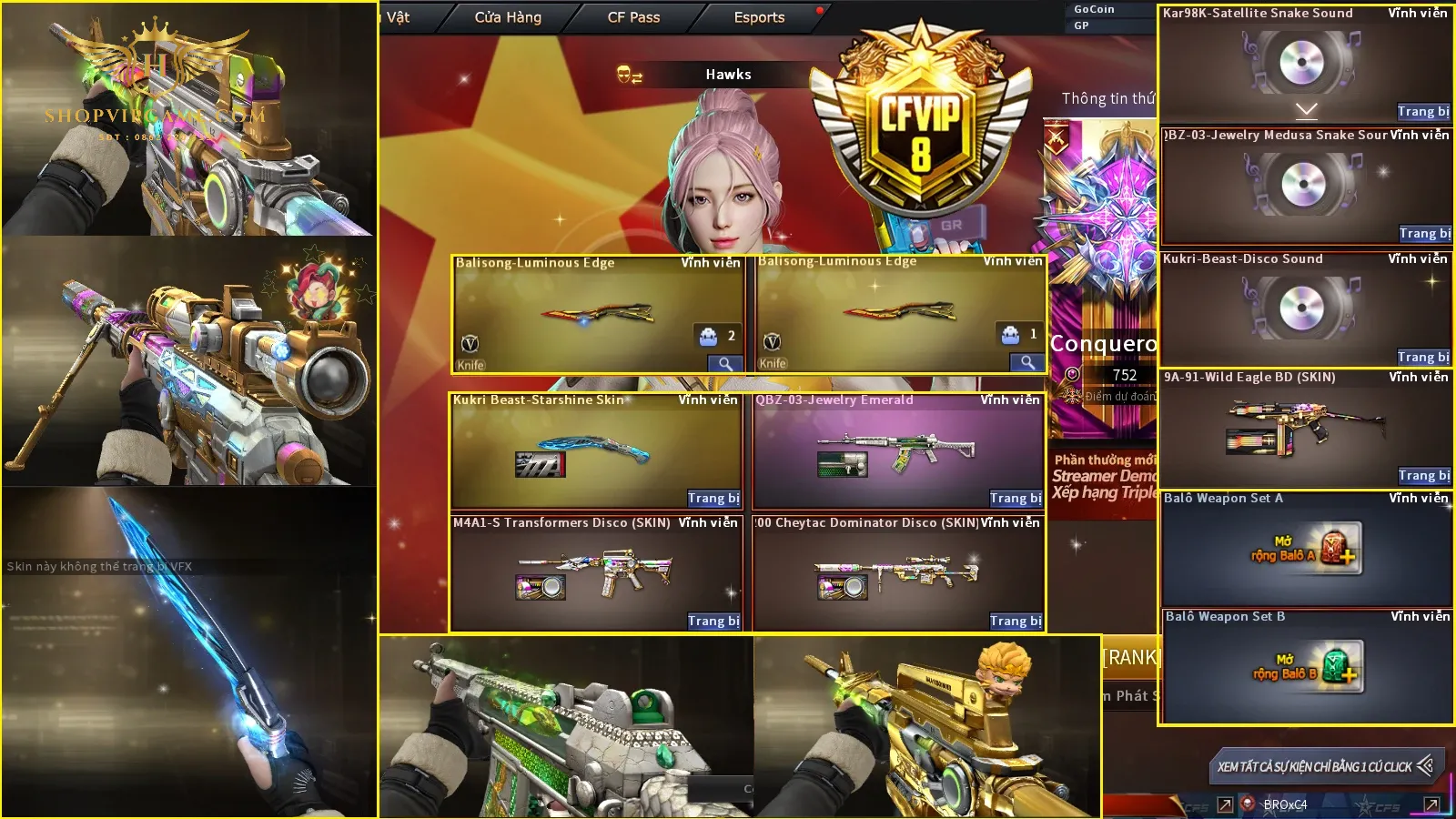Click the skull clan icon next to BROxC4
The image size is (1456, 819).
click(x=1248, y=804)
